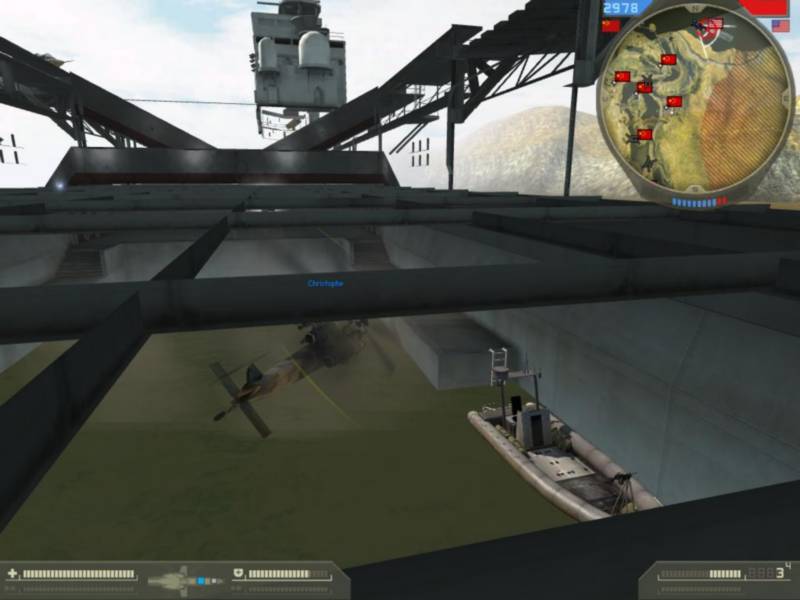Select the southernmost Chinese flag on the minimap
This screenshot has height=600, width=800.
point(645,134)
